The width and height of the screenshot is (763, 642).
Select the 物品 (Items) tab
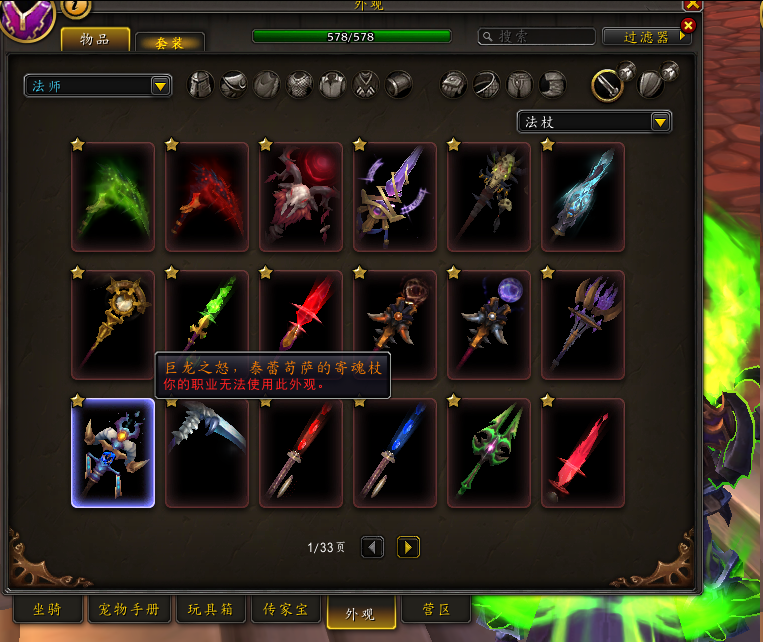(96, 39)
